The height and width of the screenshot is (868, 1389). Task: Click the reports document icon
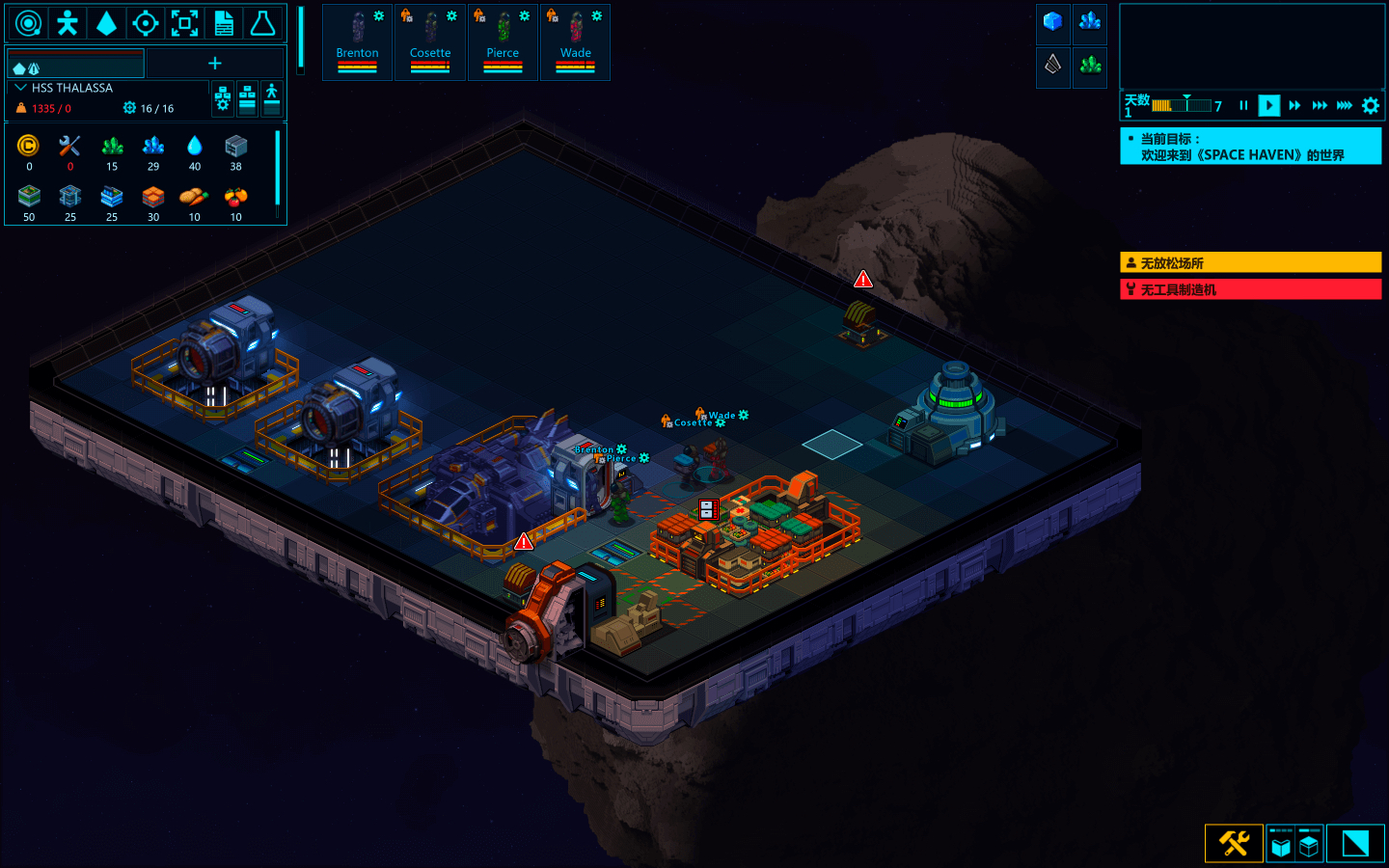(x=223, y=22)
